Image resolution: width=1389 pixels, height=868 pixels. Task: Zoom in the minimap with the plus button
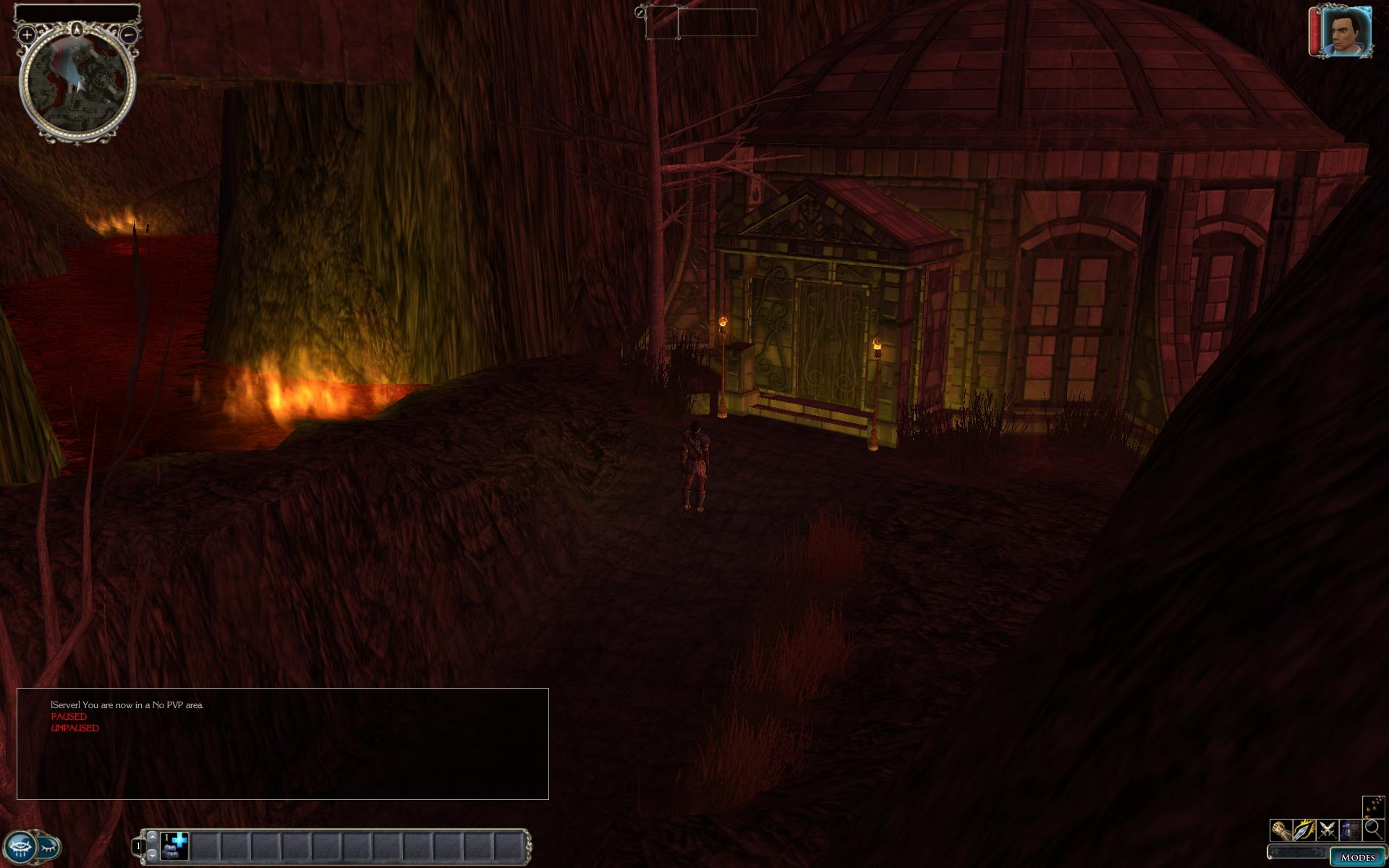pyautogui.click(x=27, y=34)
